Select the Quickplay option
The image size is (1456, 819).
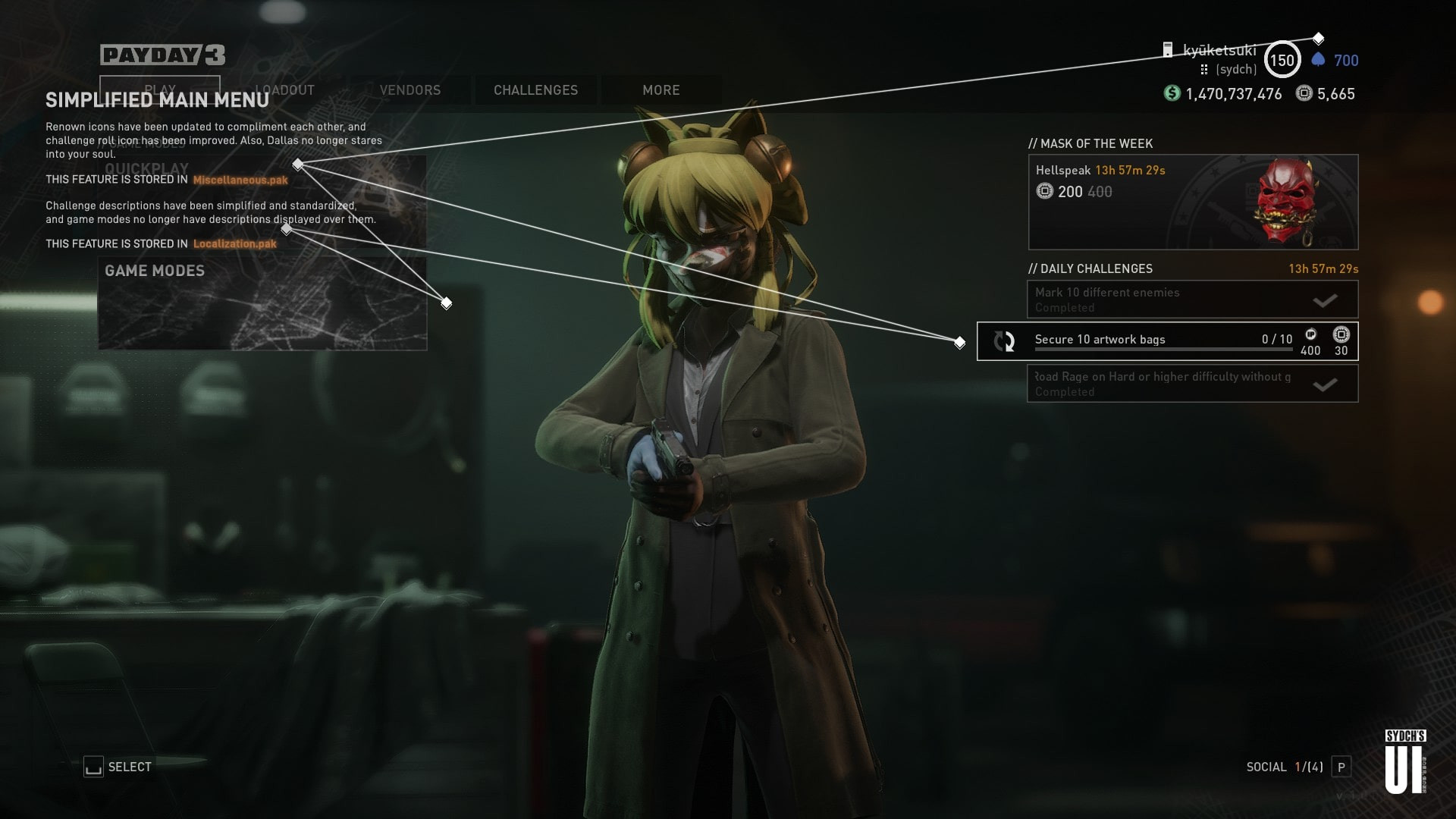click(x=149, y=168)
